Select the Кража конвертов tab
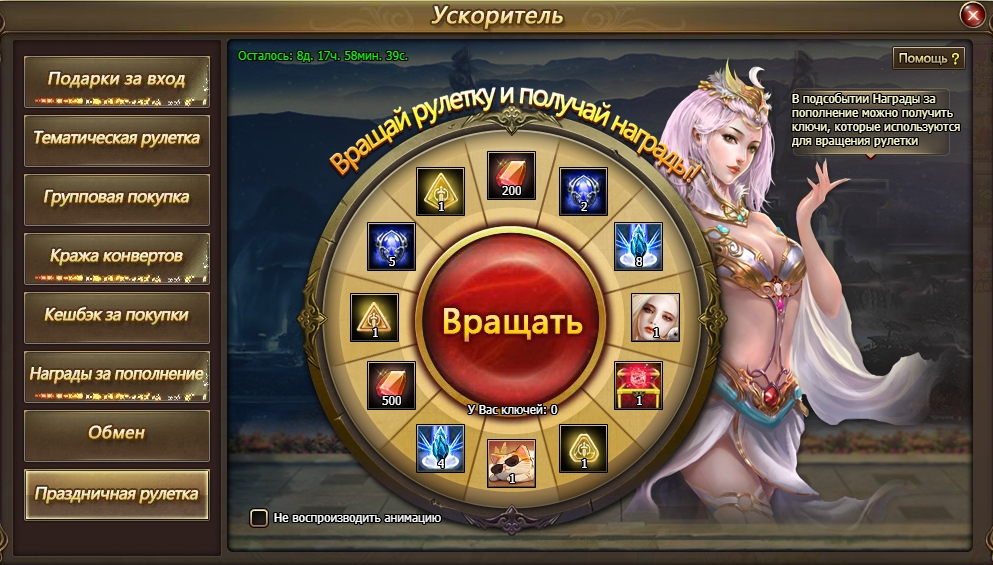The height and width of the screenshot is (565, 993). point(117,257)
